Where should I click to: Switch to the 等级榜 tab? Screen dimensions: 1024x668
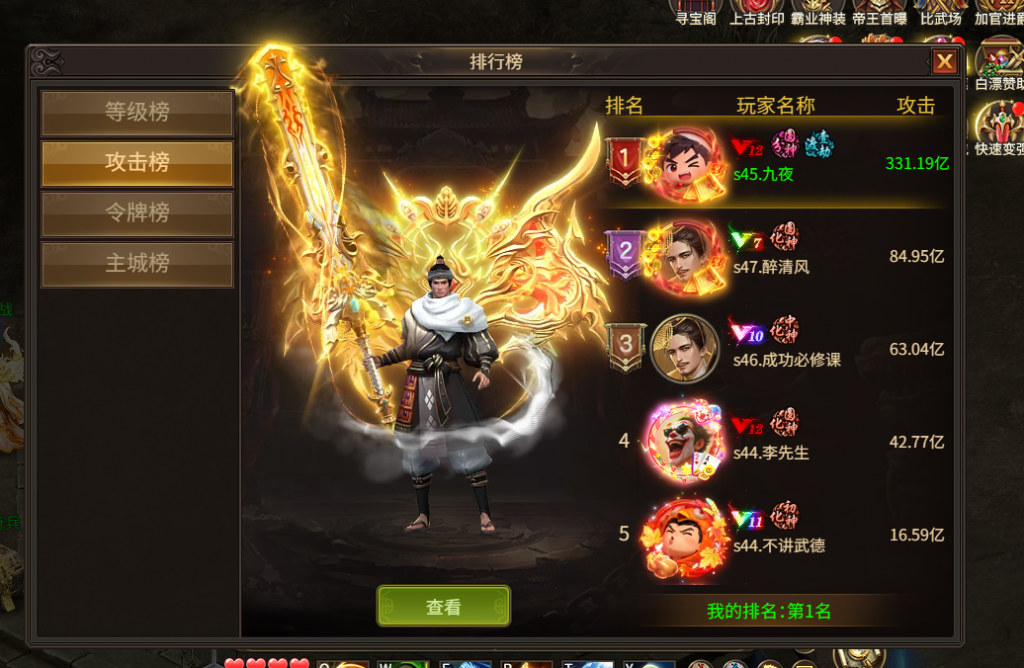pyautogui.click(x=137, y=113)
